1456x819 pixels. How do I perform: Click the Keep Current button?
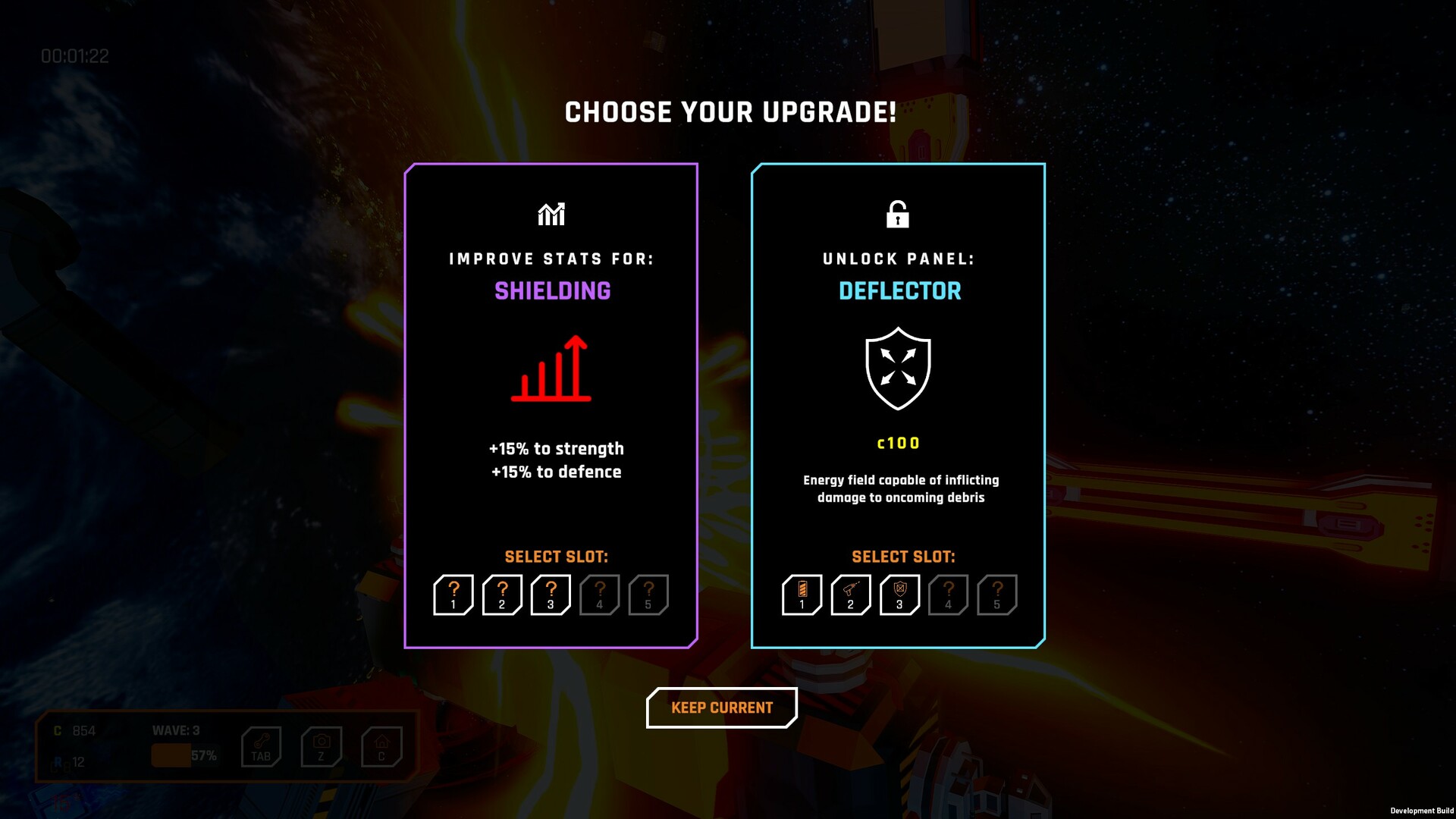tap(721, 708)
